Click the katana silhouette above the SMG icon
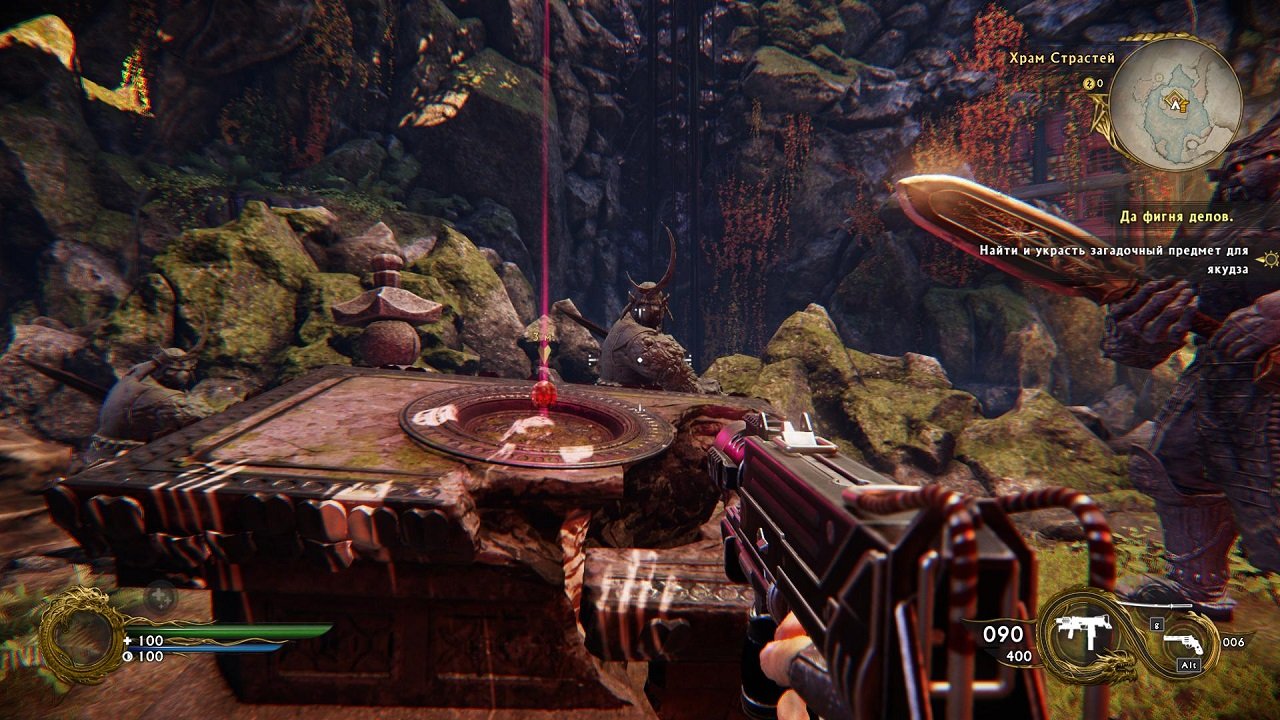Image resolution: width=1280 pixels, height=720 pixels. click(1156, 606)
